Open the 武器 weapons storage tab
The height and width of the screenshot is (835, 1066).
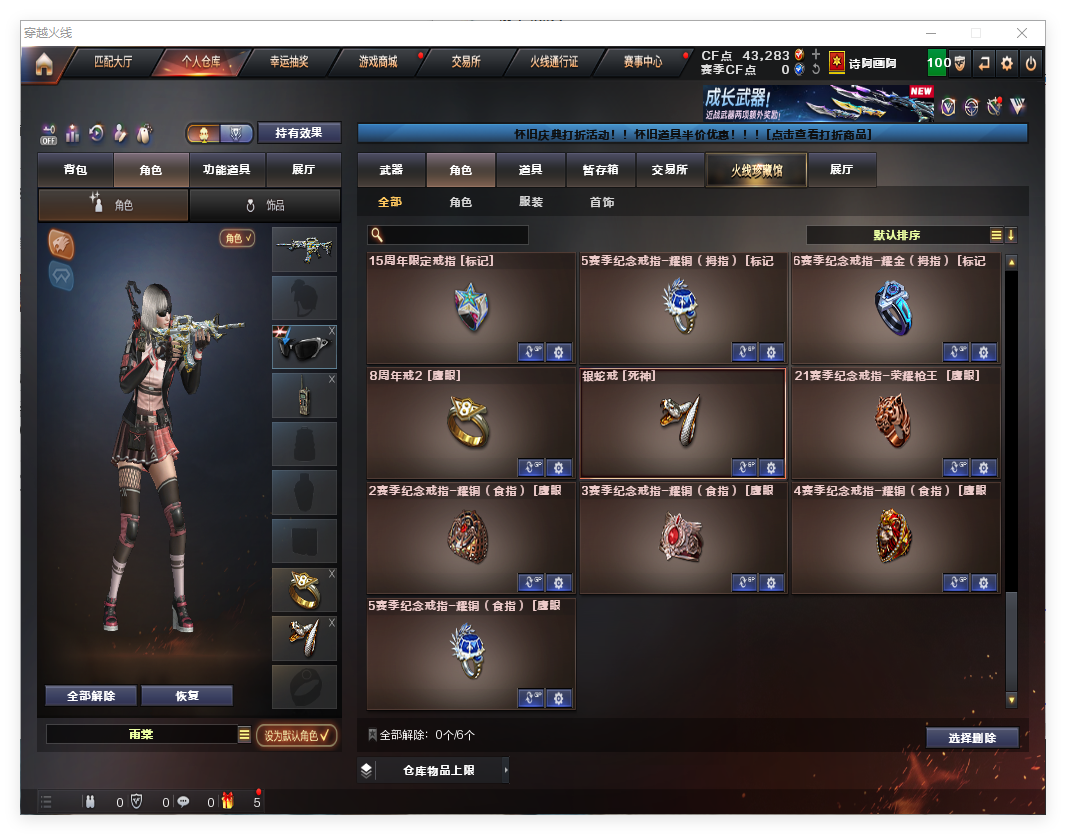[391, 170]
